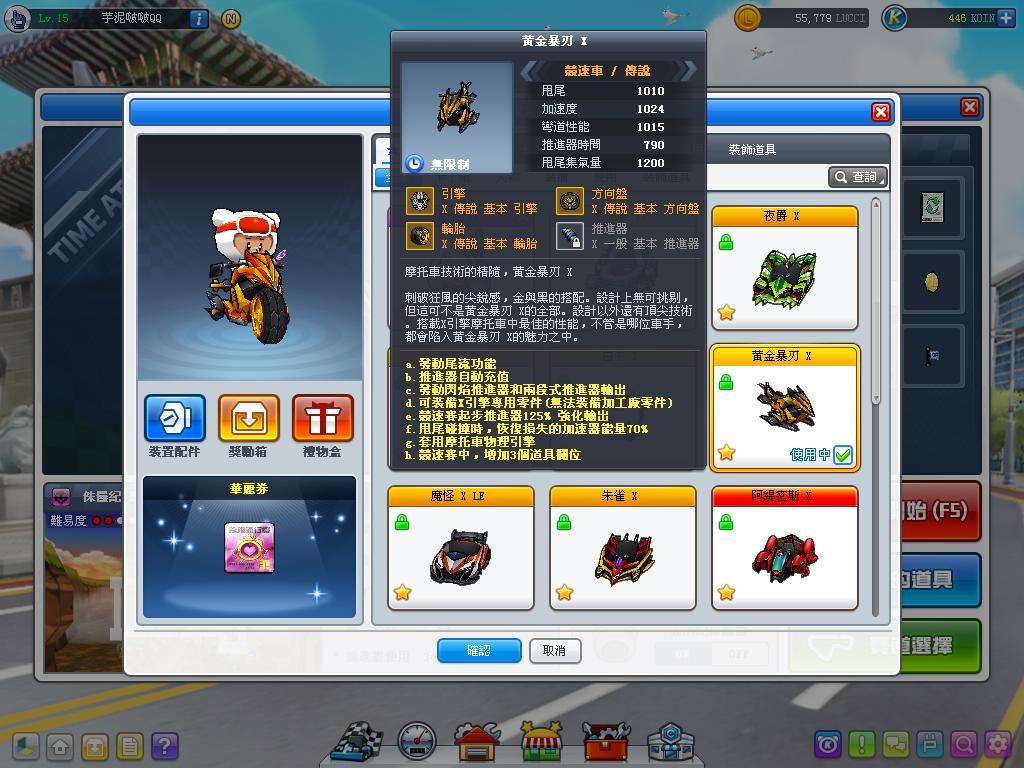Open 裝置配件 equipment parts

coord(175,419)
